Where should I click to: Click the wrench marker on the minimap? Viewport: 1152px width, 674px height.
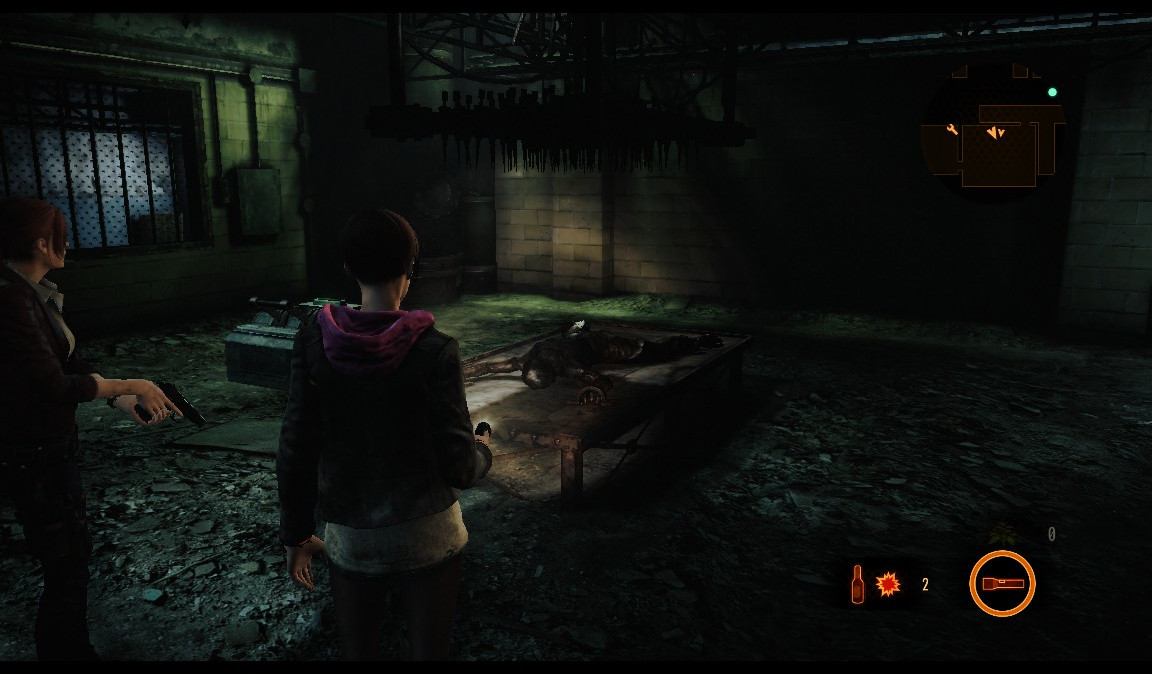tap(952, 129)
